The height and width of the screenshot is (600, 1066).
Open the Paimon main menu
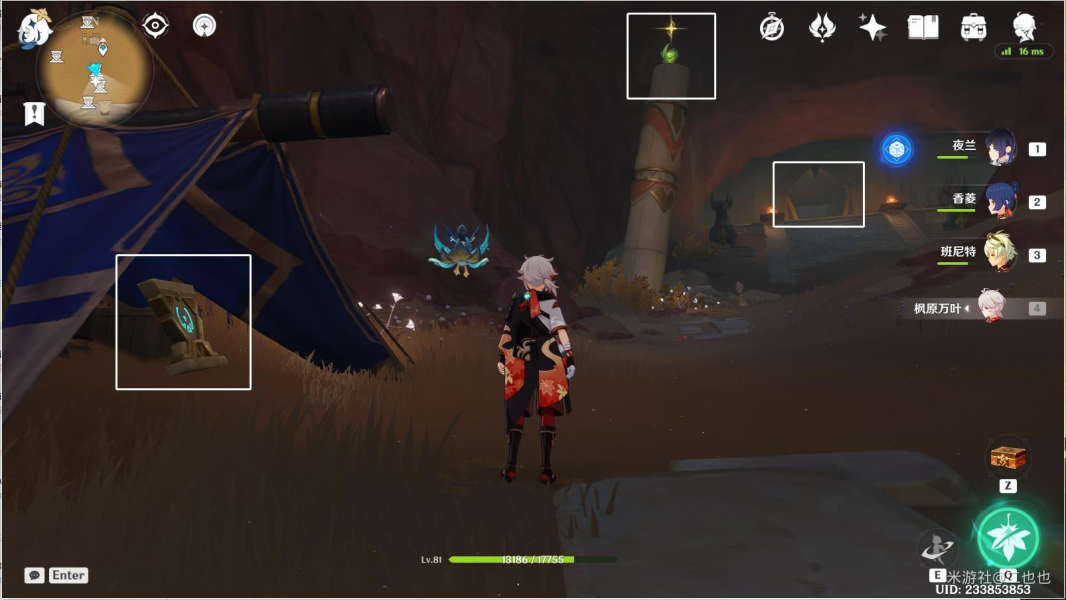coord(34,30)
